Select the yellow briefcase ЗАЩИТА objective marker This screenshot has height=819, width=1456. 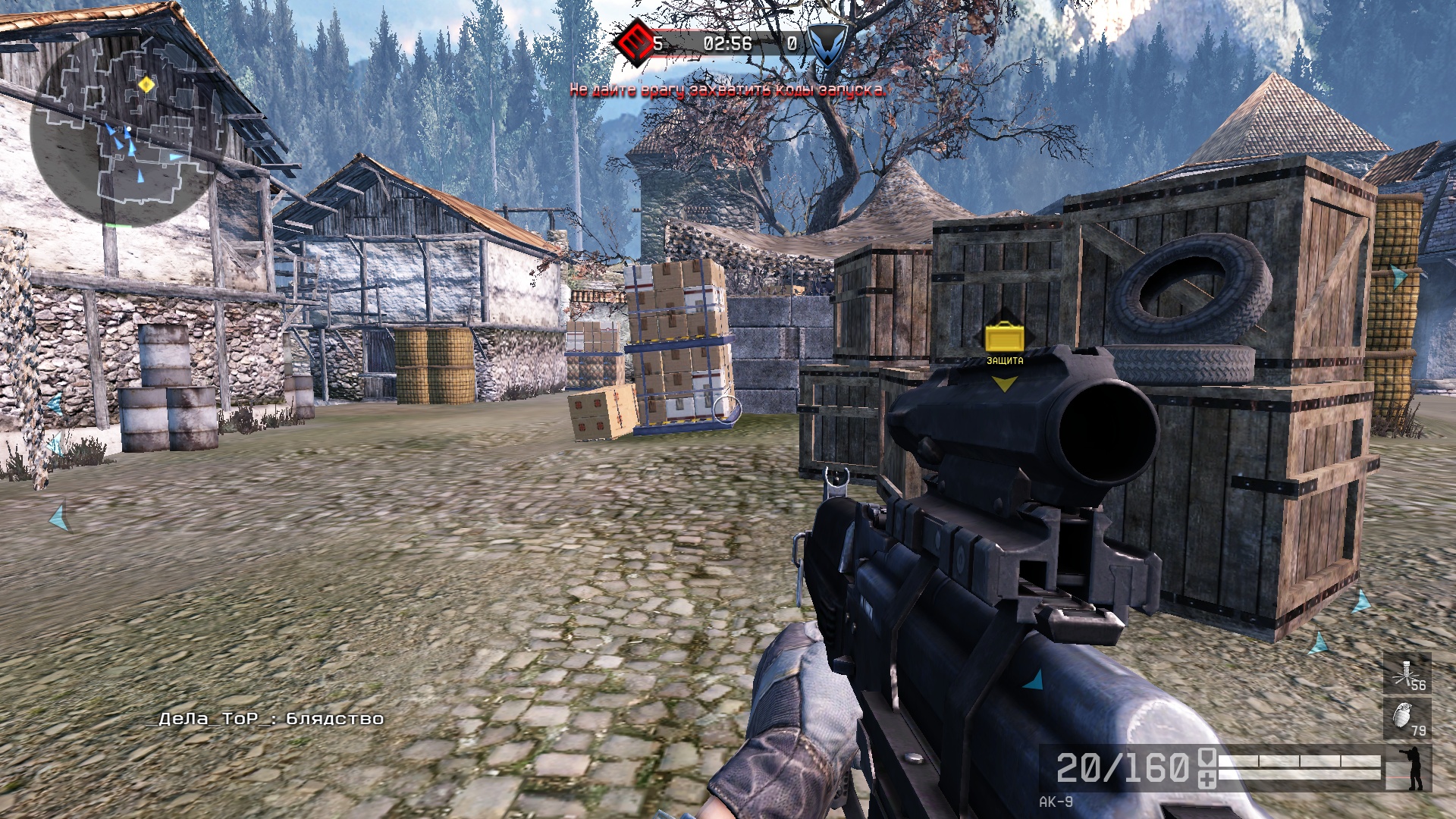point(1004,338)
